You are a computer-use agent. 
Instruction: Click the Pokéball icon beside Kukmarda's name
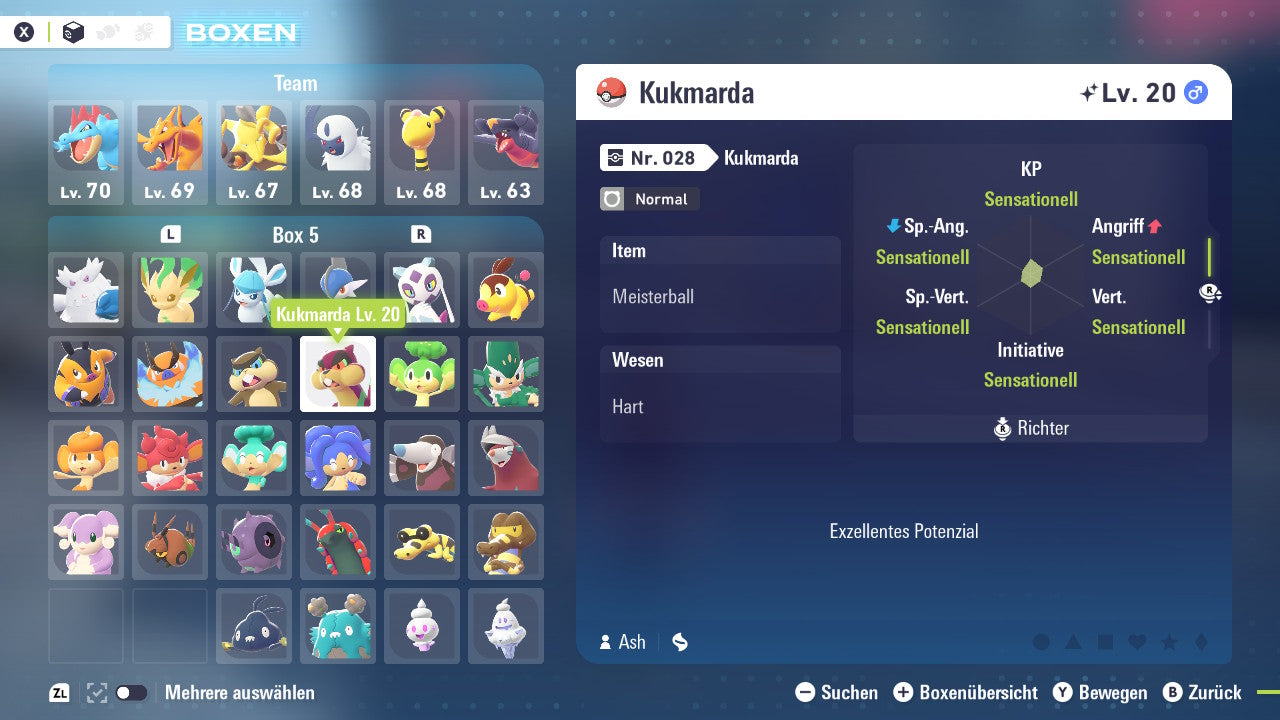pyautogui.click(x=611, y=91)
